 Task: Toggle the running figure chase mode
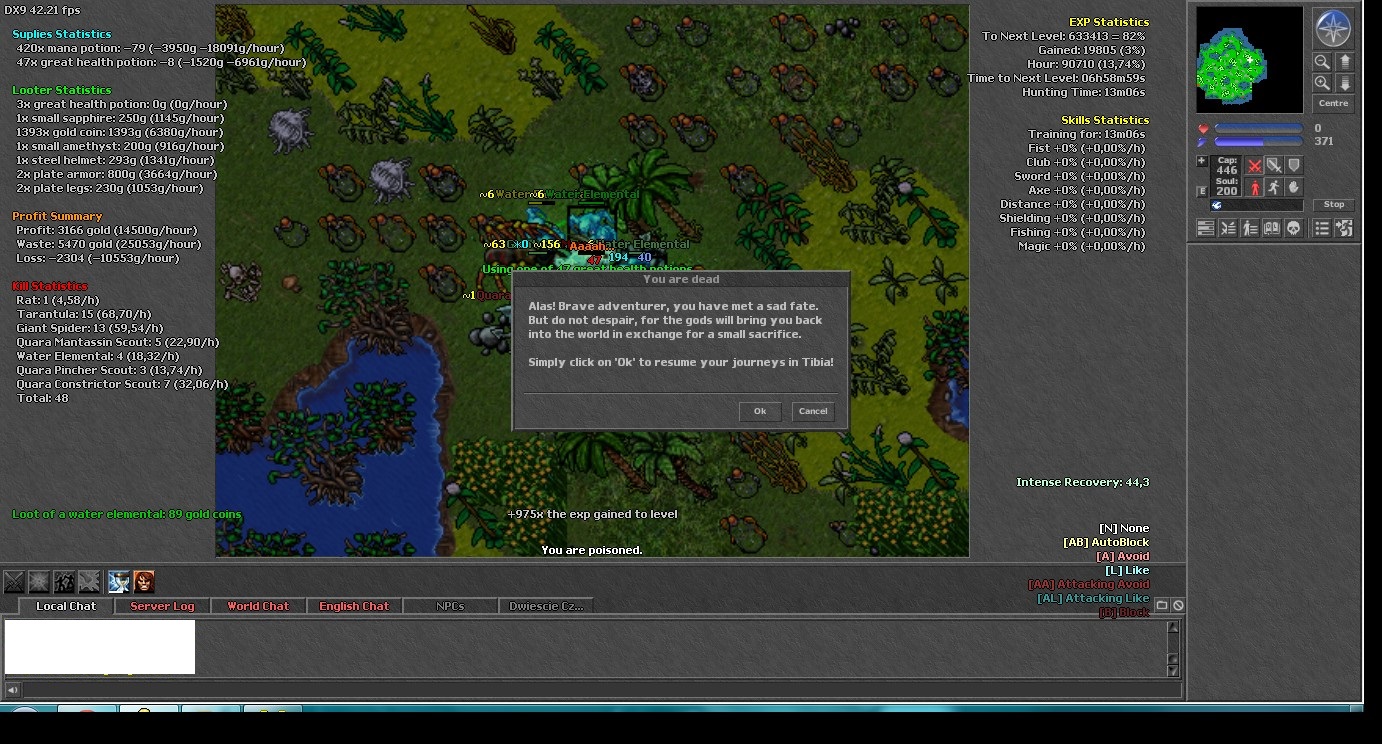click(x=1273, y=187)
